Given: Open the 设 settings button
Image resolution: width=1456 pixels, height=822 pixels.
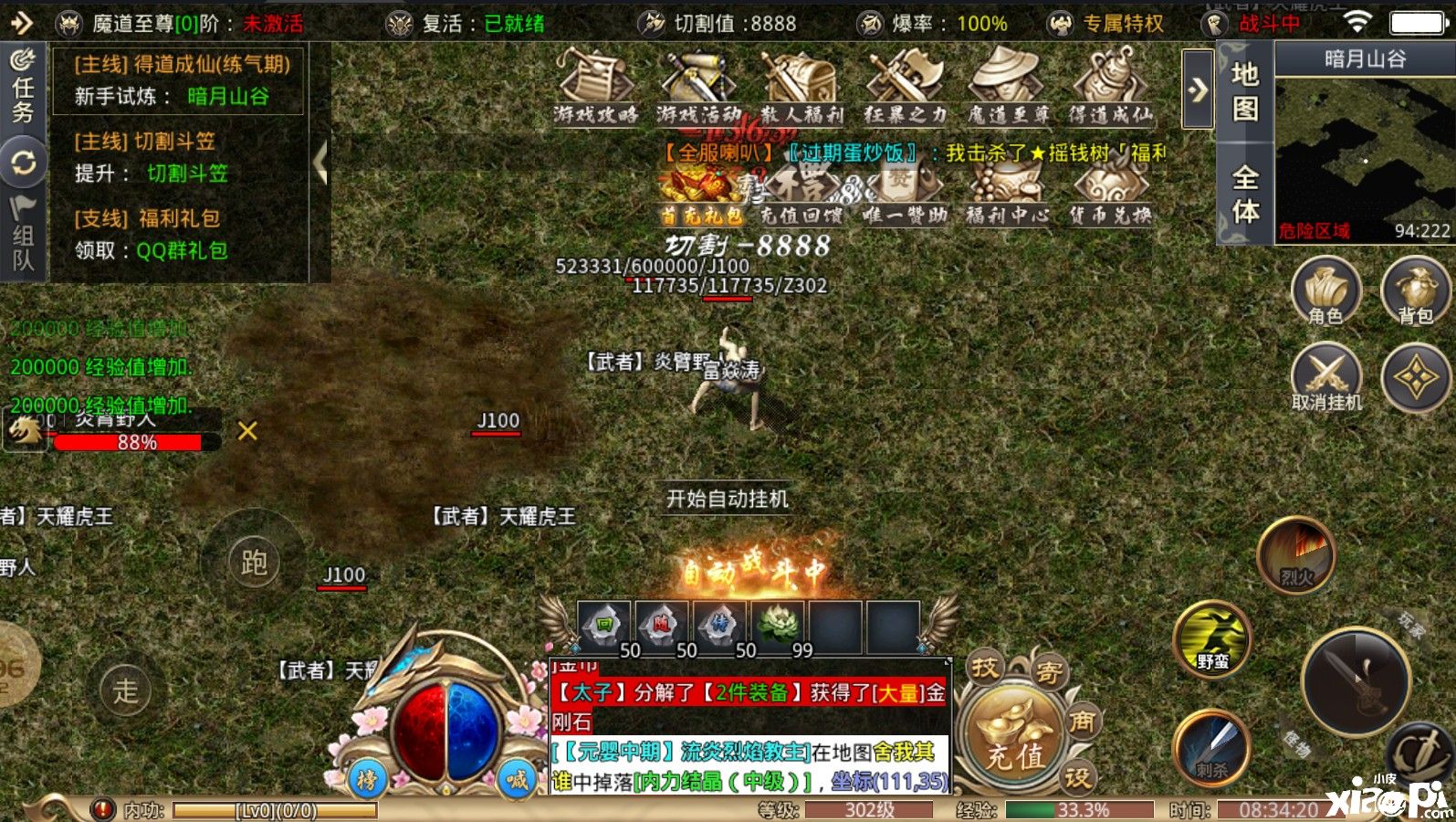Looking at the screenshot, I should pos(1077,777).
